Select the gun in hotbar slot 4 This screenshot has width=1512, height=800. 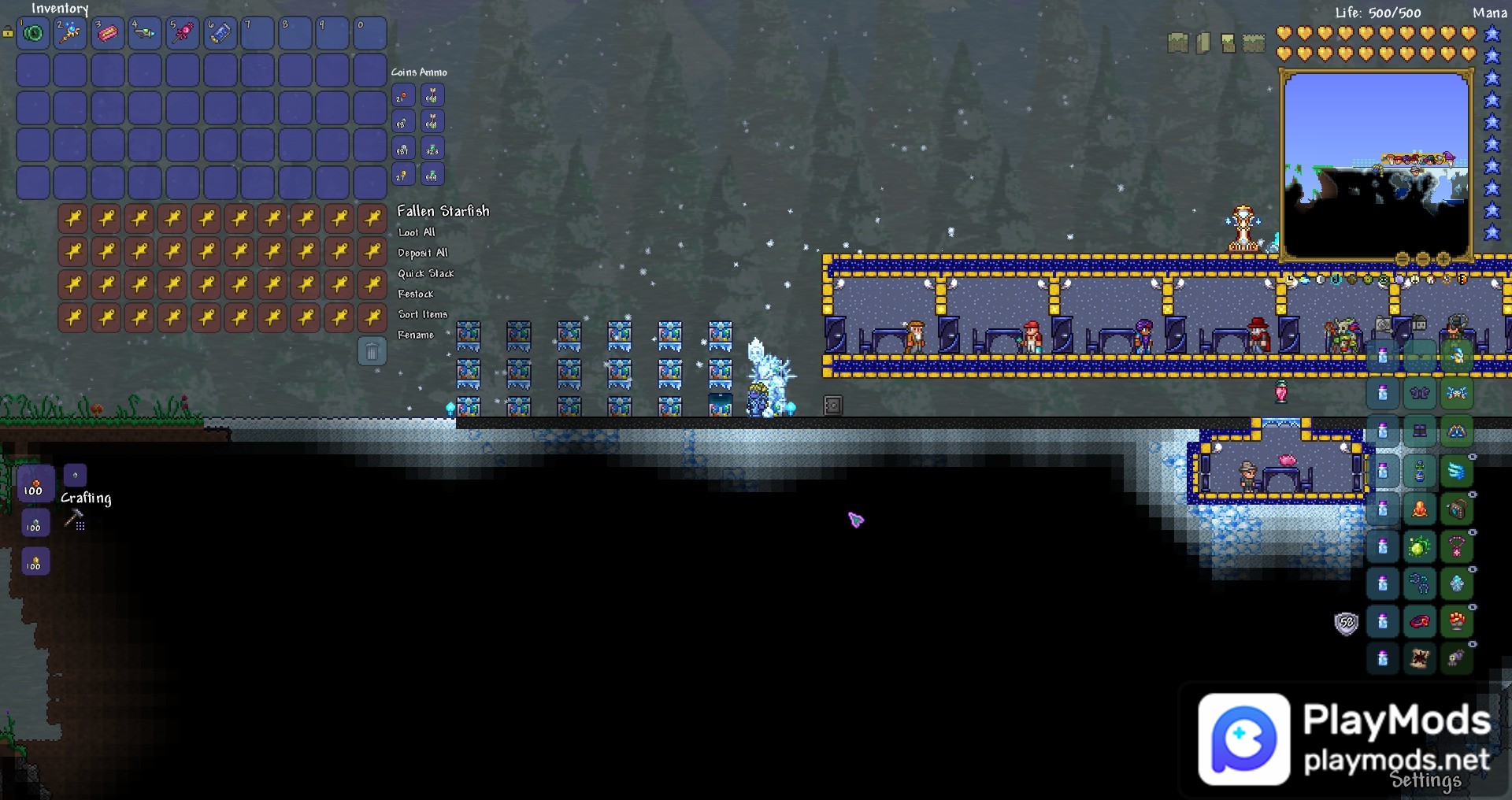(x=146, y=33)
